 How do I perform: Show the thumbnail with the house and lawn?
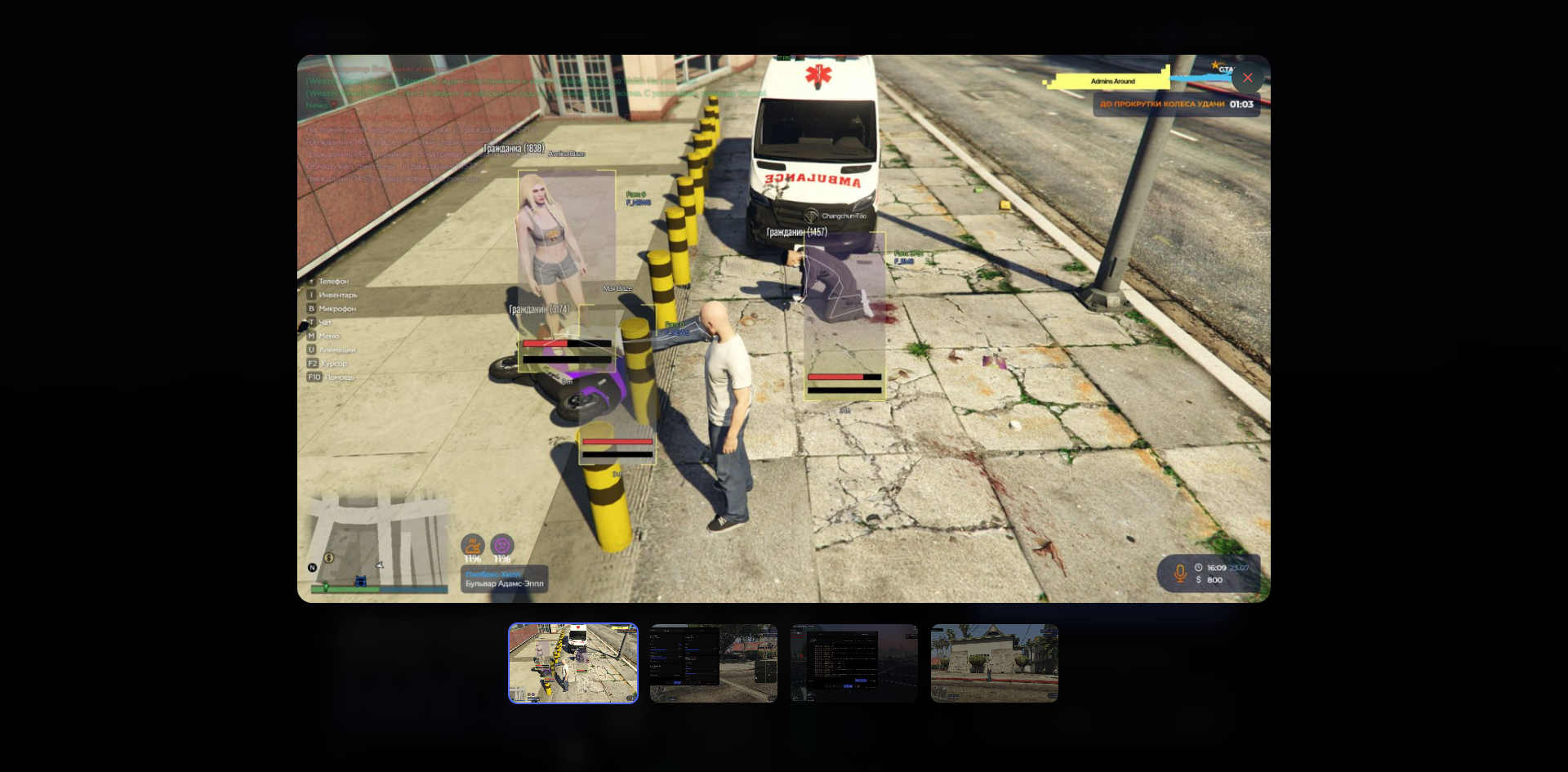[x=995, y=663]
